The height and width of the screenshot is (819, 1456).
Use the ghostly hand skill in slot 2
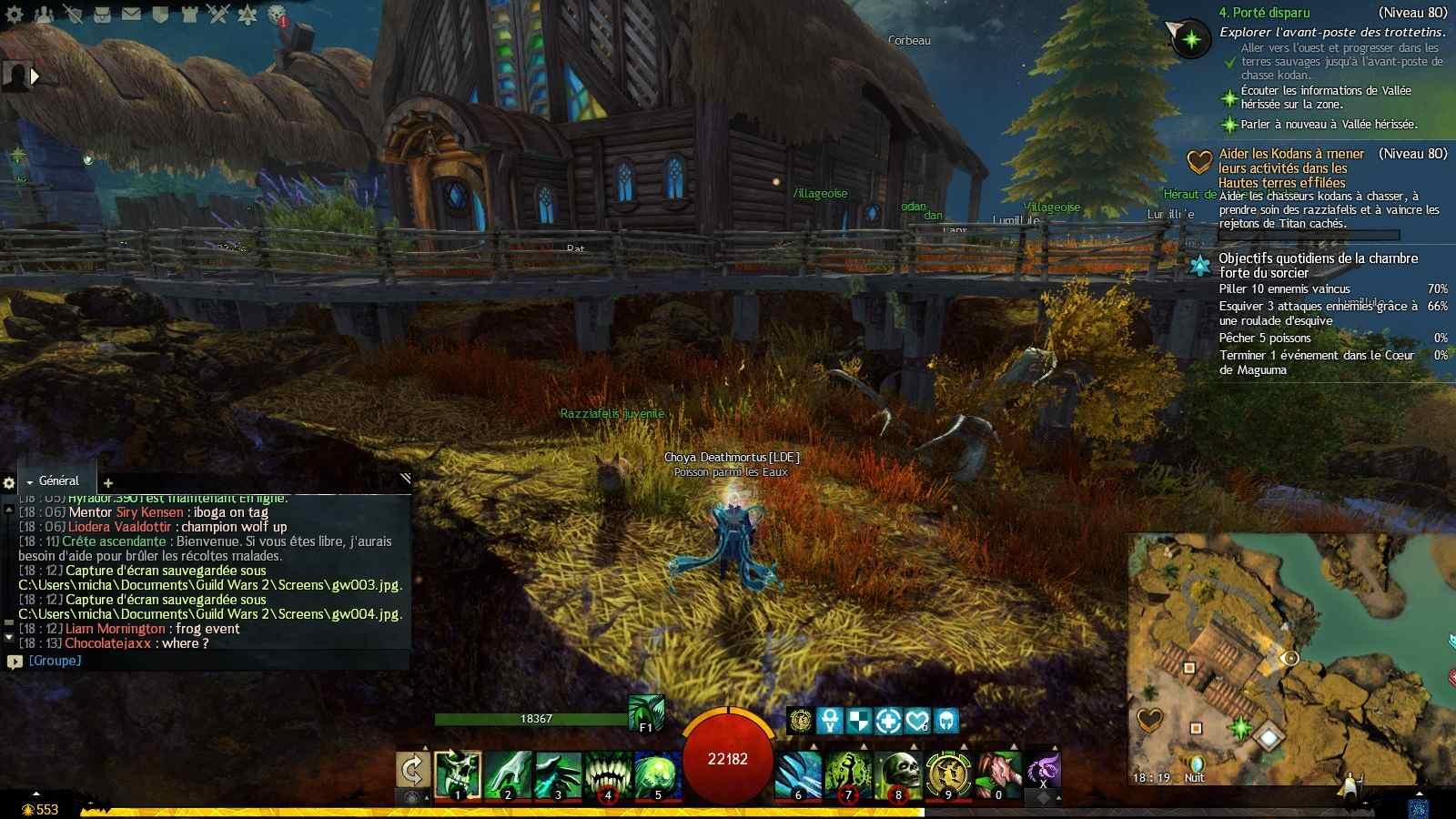508,774
